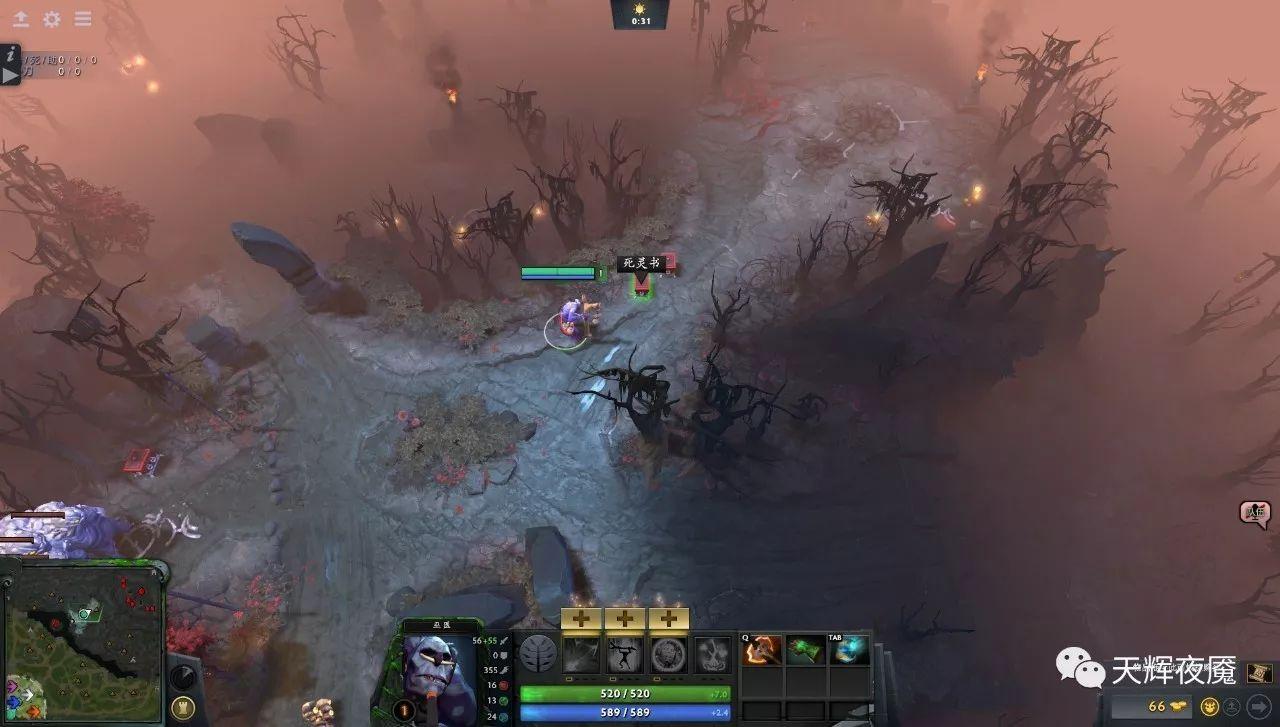The image size is (1280, 727).
Task: Open the main menu with three lines
Action: 82,19
